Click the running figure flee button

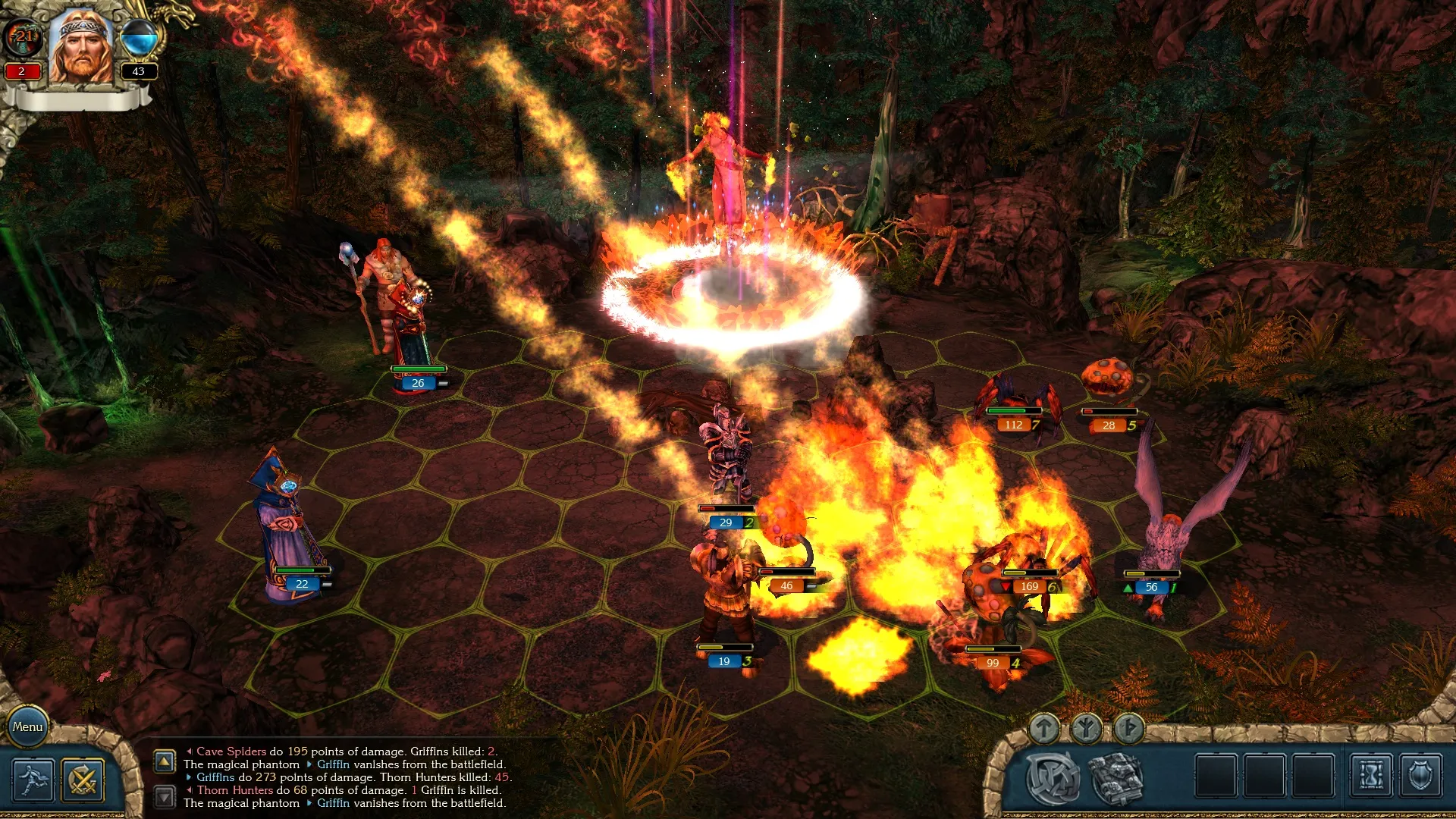tap(33, 780)
